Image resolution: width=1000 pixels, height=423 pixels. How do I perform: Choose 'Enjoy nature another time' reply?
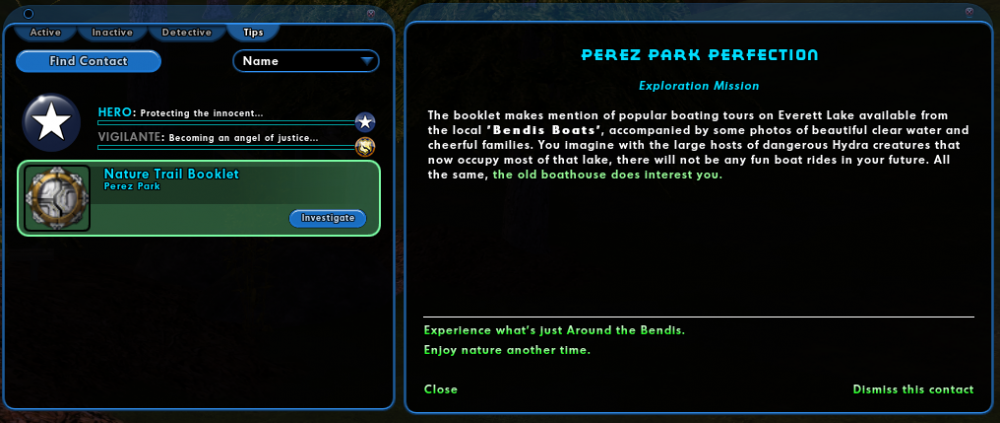(507, 350)
